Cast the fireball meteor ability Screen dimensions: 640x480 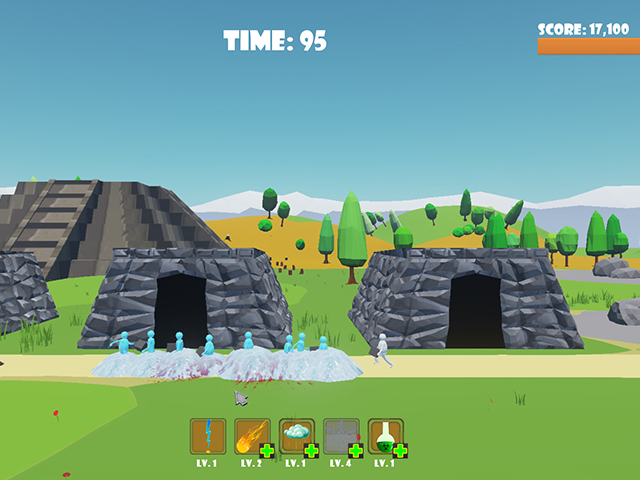[251, 434]
